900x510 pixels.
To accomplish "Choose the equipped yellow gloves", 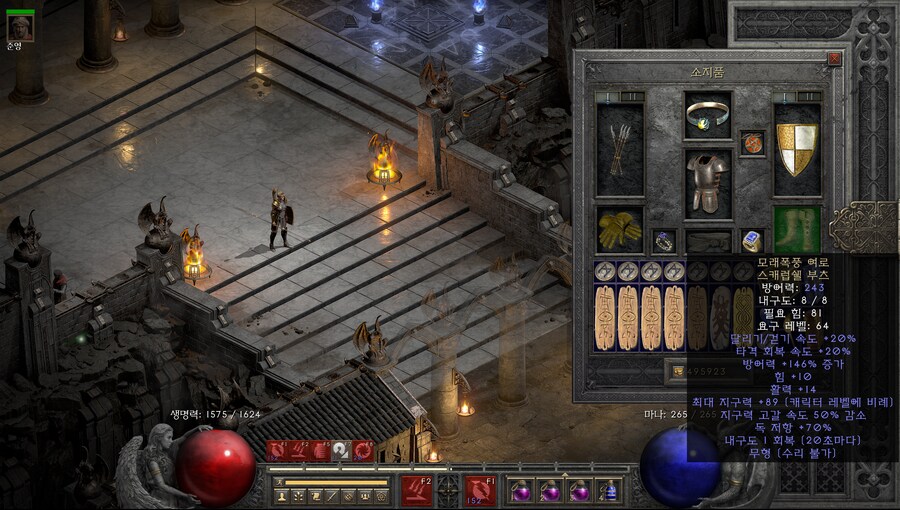I will pos(620,229).
